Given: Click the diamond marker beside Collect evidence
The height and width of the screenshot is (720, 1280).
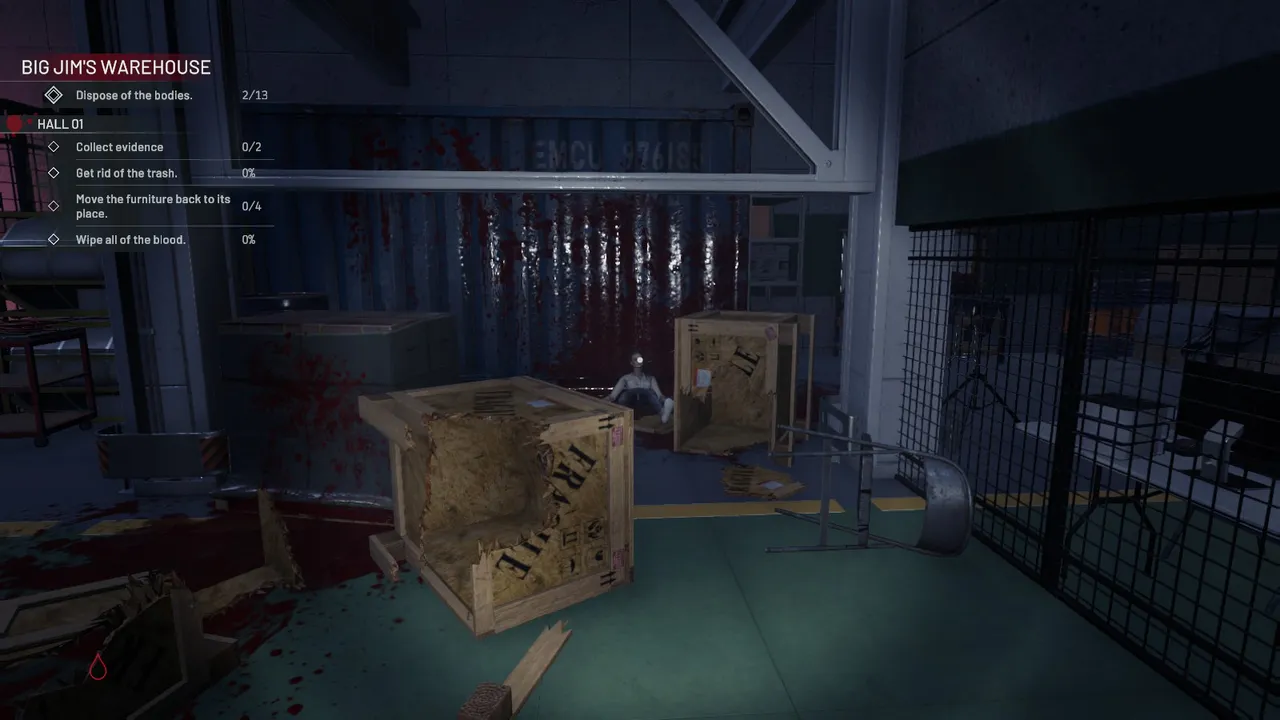Looking at the screenshot, I should tap(54, 147).
